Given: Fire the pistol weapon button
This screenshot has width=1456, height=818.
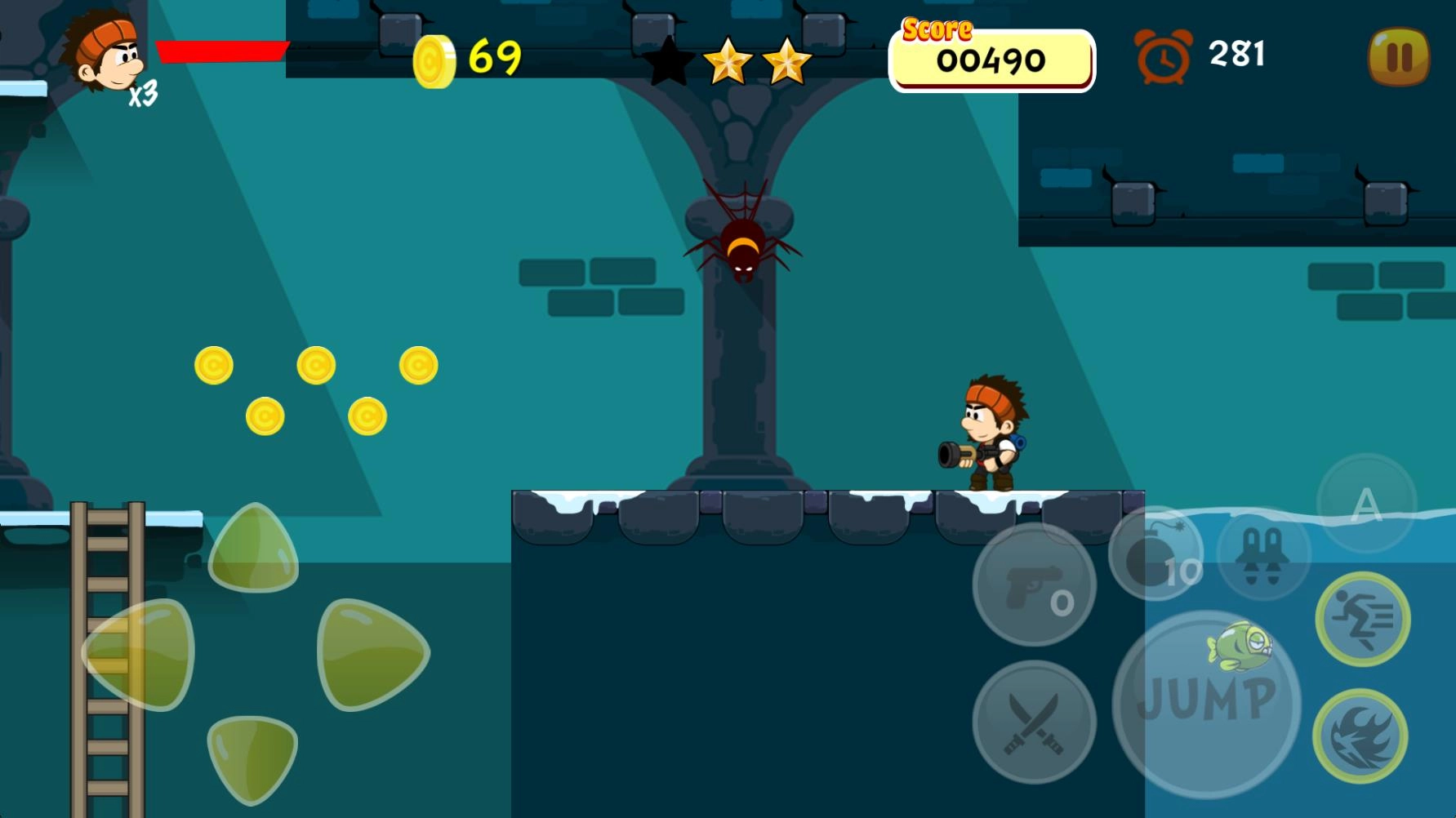Looking at the screenshot, I should [1034, 585].
